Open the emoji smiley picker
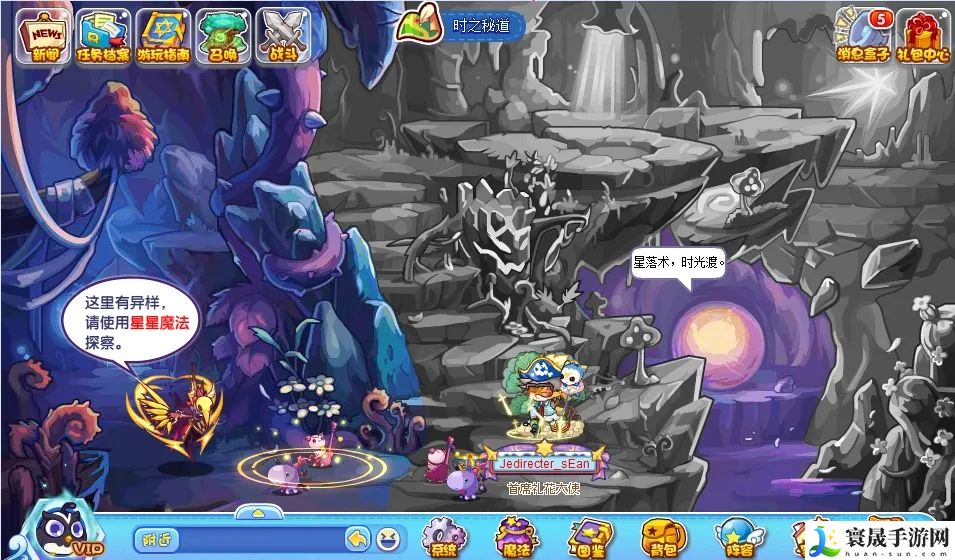The height and width of the screenshot is (560, 955). click(386, 540)
